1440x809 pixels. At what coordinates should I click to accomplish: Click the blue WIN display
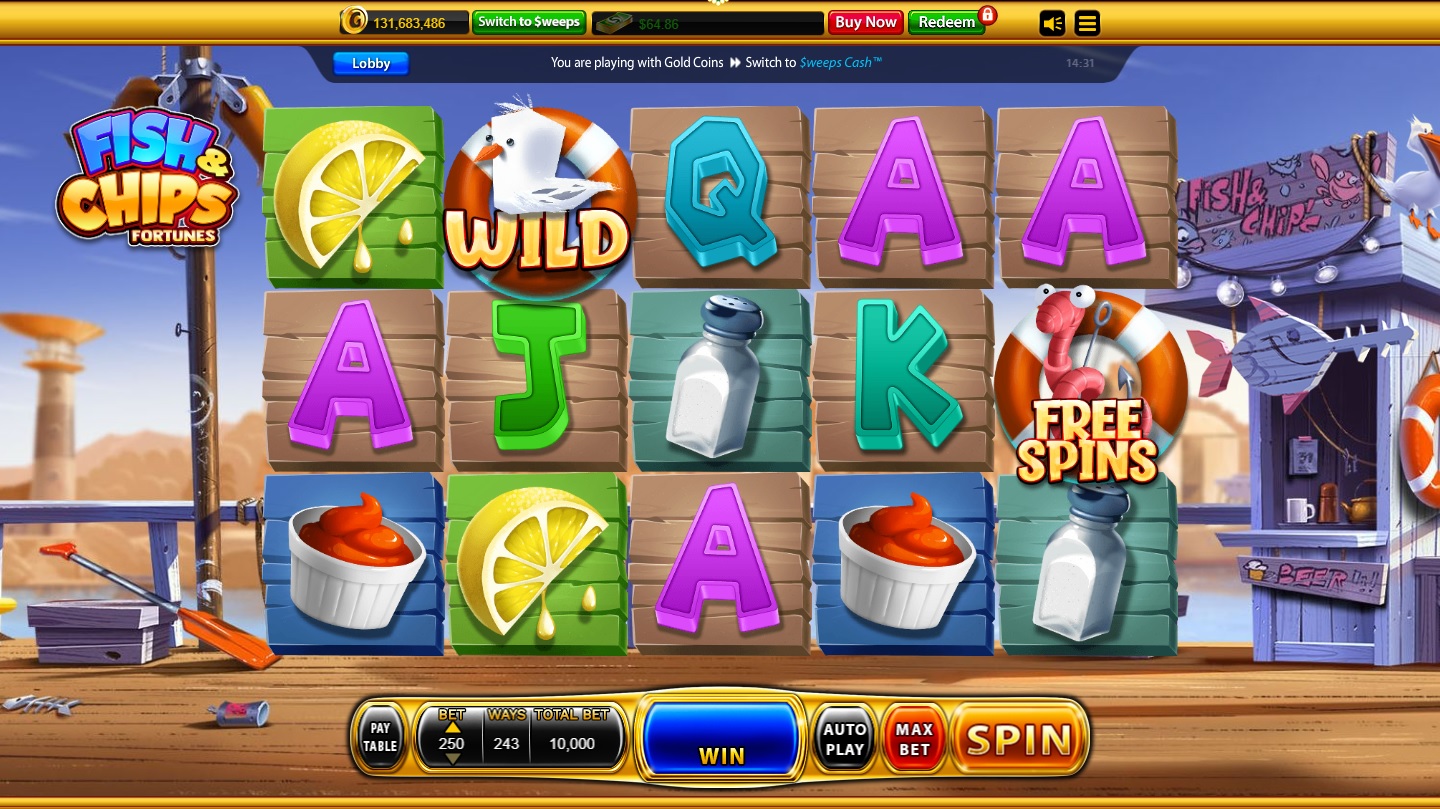coord(721,738)
